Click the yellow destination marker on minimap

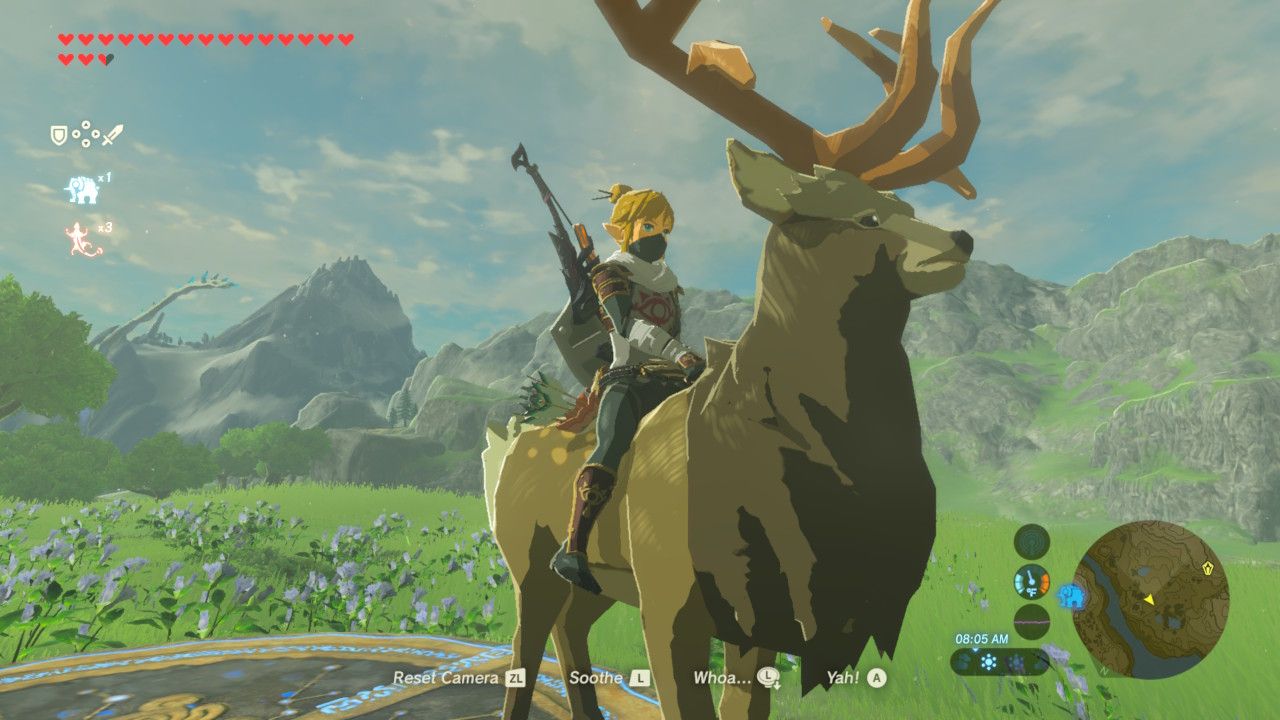[x=1208, y=569]
